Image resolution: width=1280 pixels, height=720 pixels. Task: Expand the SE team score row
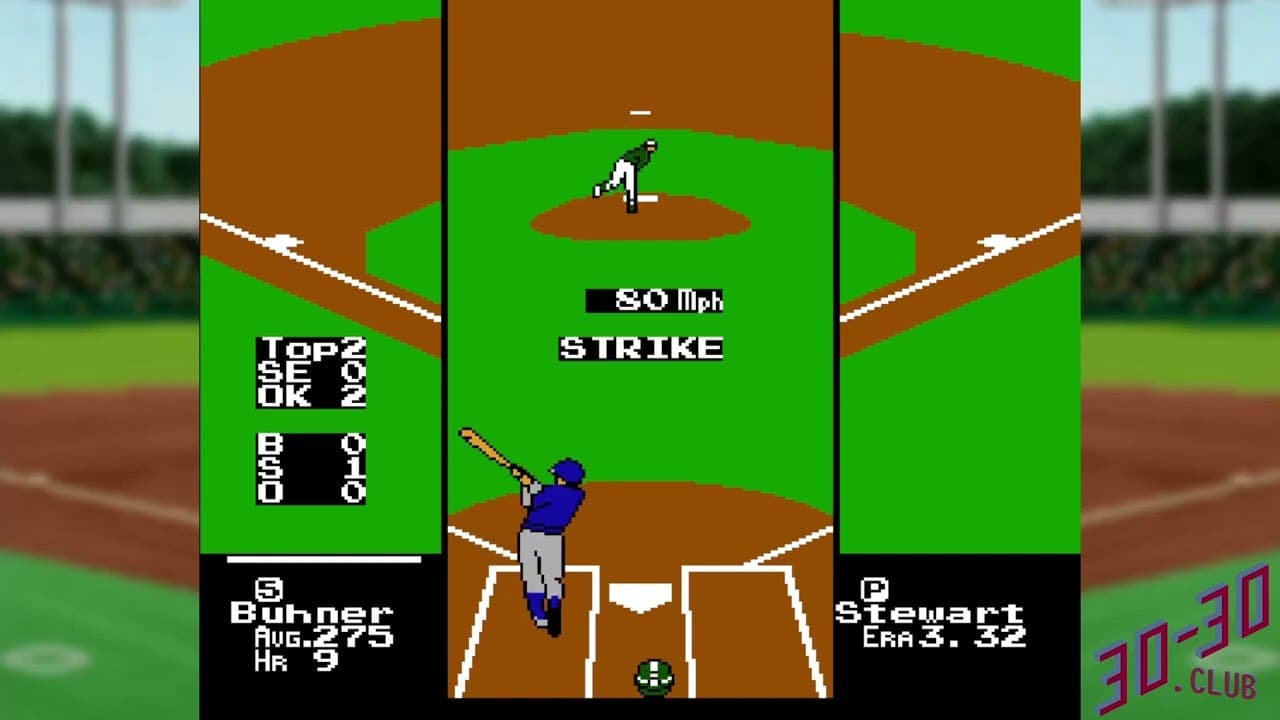tap(310, 370)
